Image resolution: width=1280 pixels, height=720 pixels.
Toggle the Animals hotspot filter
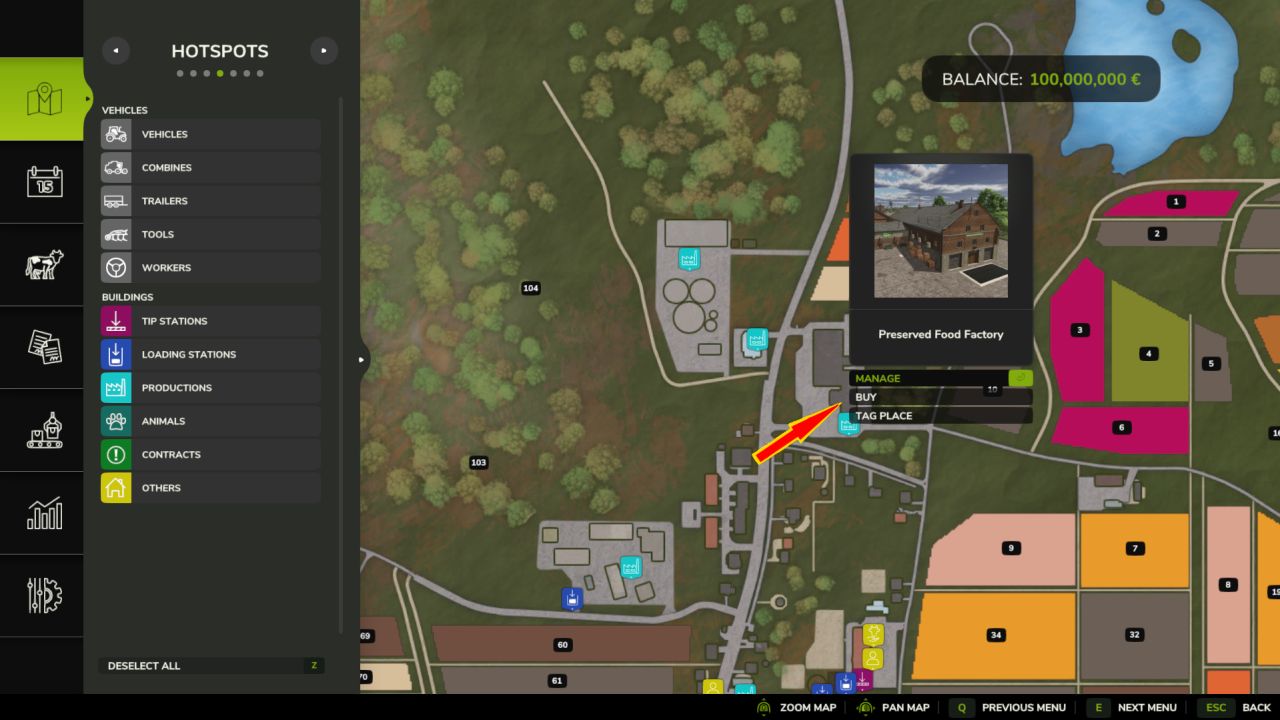pos(210,421)
